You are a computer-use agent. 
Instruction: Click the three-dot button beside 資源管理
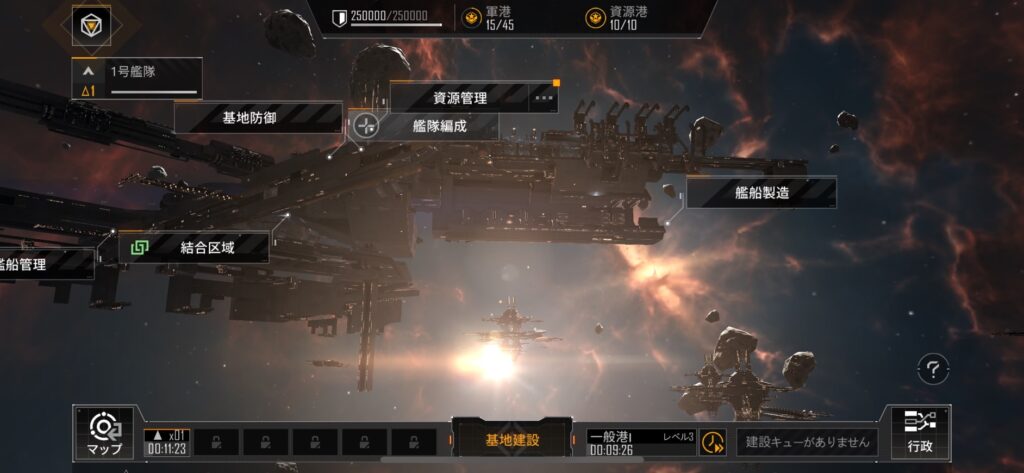click(544, 98)
